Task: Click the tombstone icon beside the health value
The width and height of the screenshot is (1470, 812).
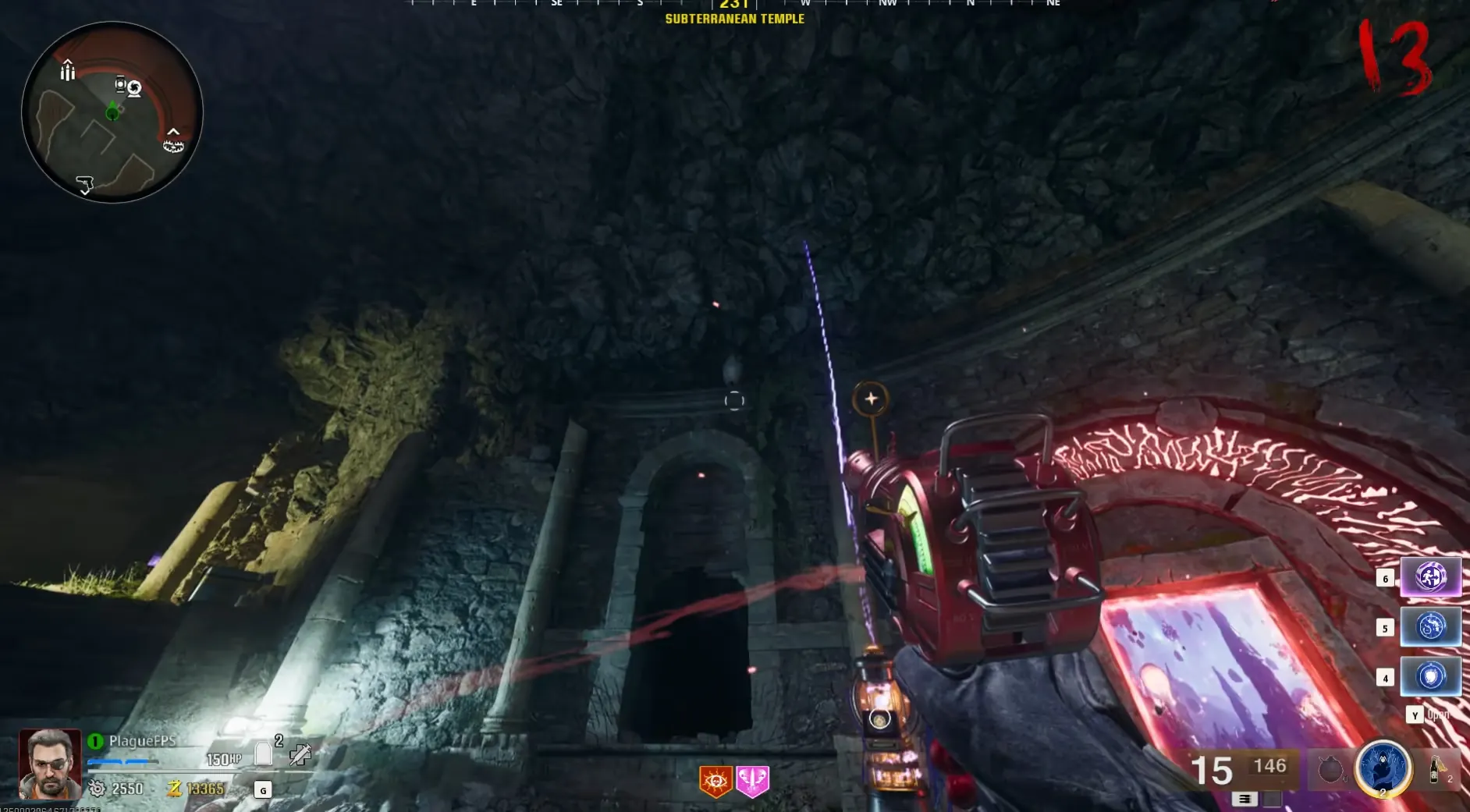Action: coord(264,753)
